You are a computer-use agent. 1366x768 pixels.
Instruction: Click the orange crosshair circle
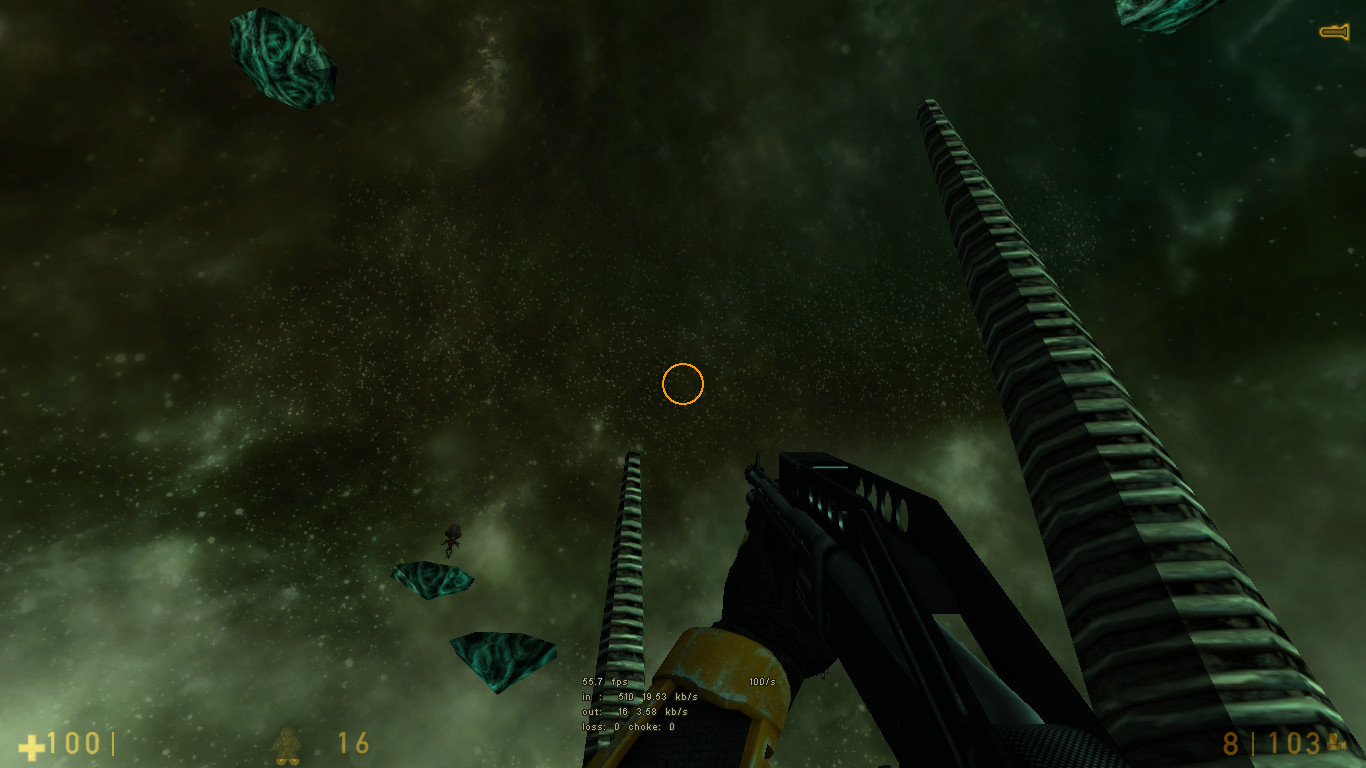click(684, 383)
